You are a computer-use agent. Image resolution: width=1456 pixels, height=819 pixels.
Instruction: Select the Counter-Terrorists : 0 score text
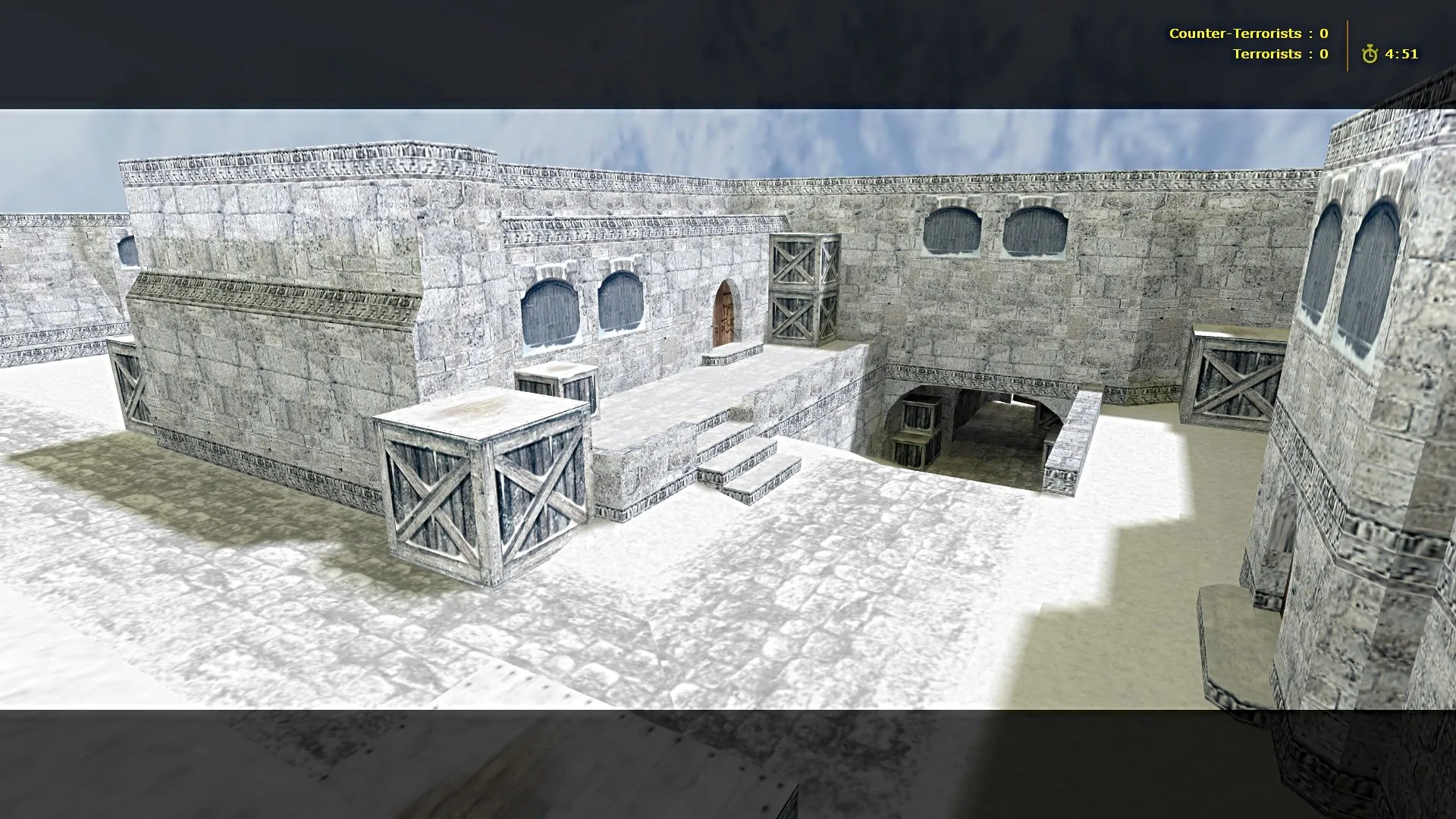coord(1249,33)
